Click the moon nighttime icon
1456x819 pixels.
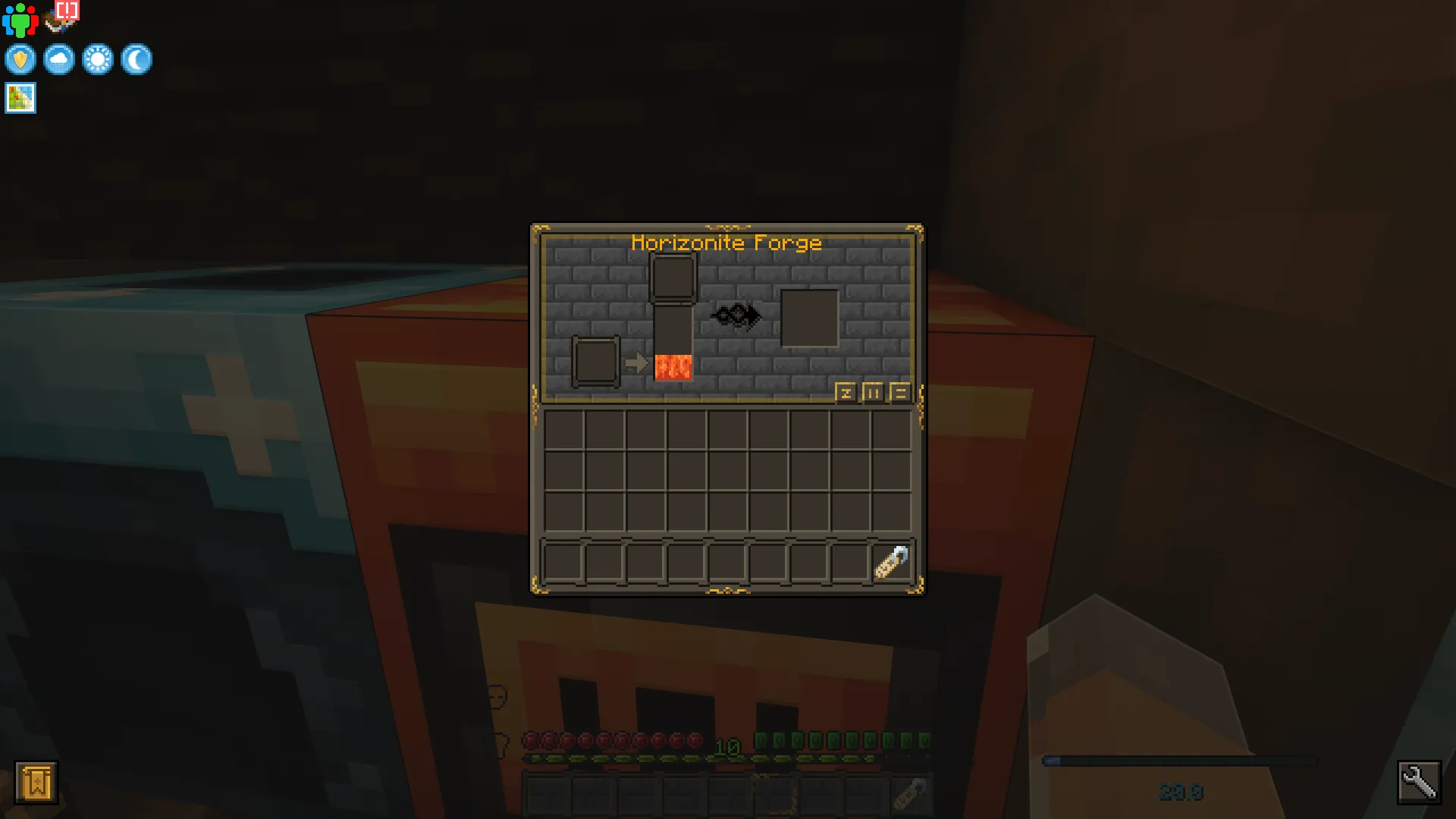coord(136,60)
